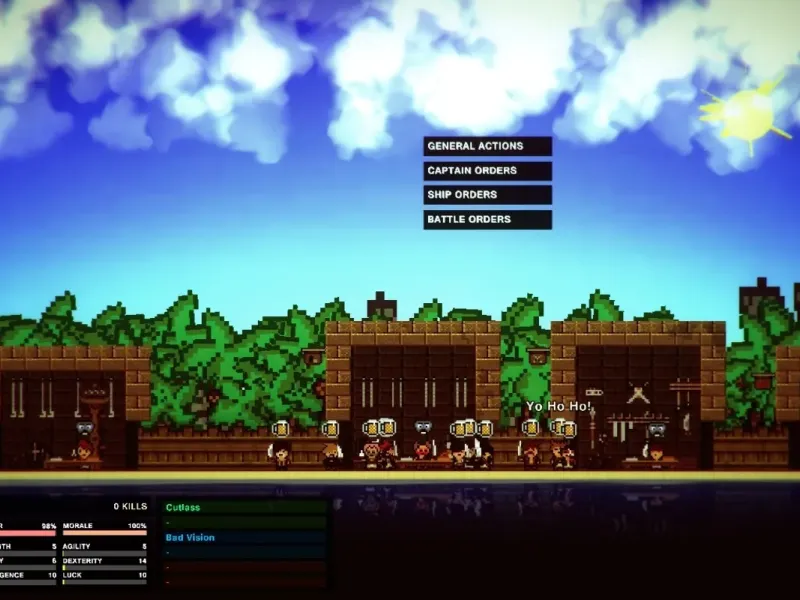The width and height of the screenshot is (800, 600).
Task: Select Captain Orders
Action: 487,171
